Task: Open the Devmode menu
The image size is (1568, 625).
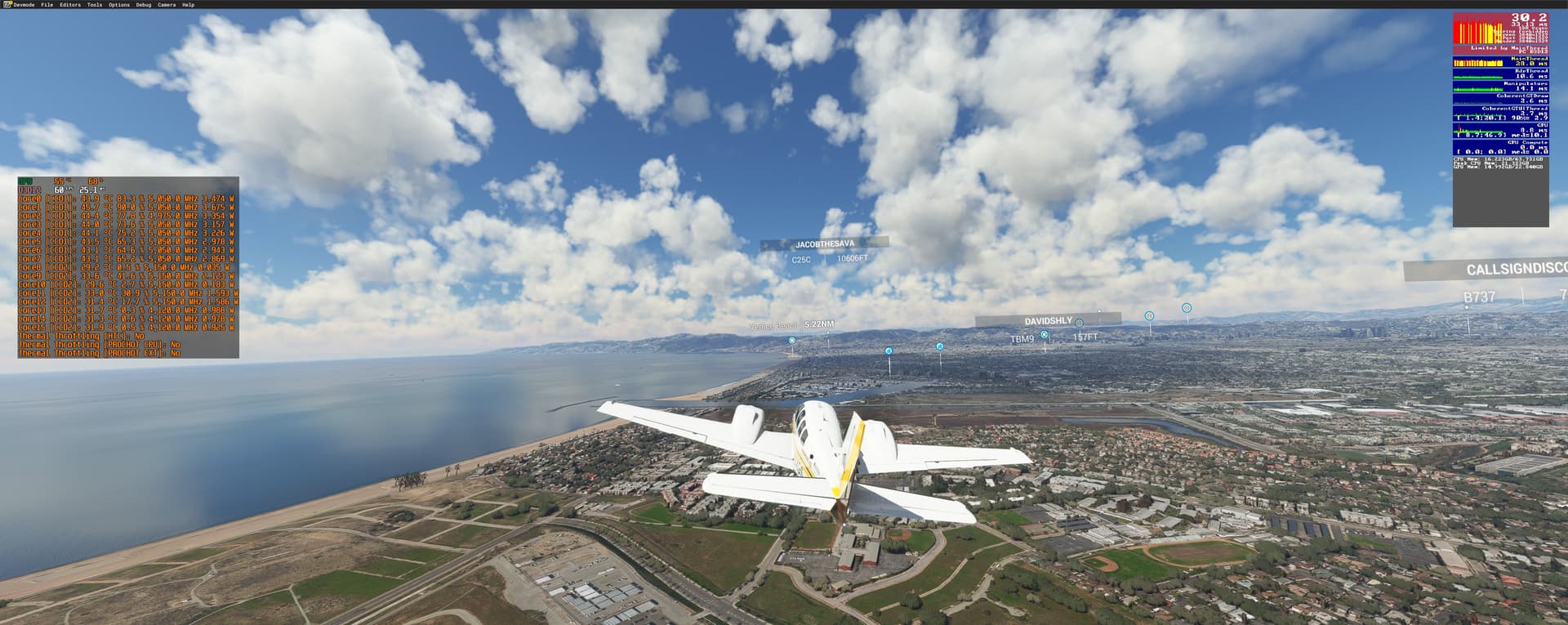Action: click(24, 5)
